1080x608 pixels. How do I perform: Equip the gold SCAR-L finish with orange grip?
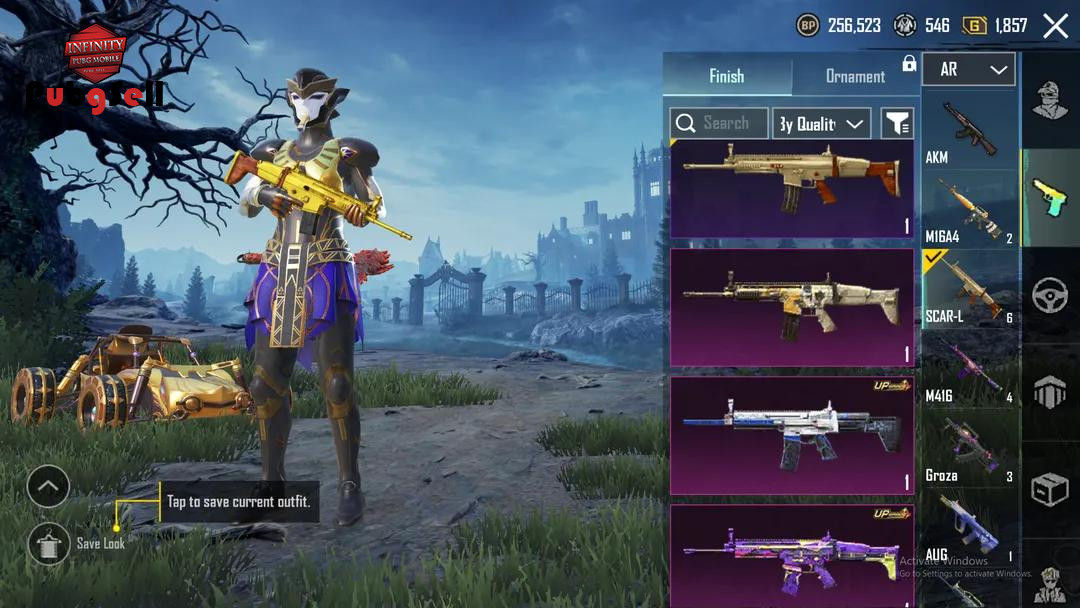click(792, 189)
